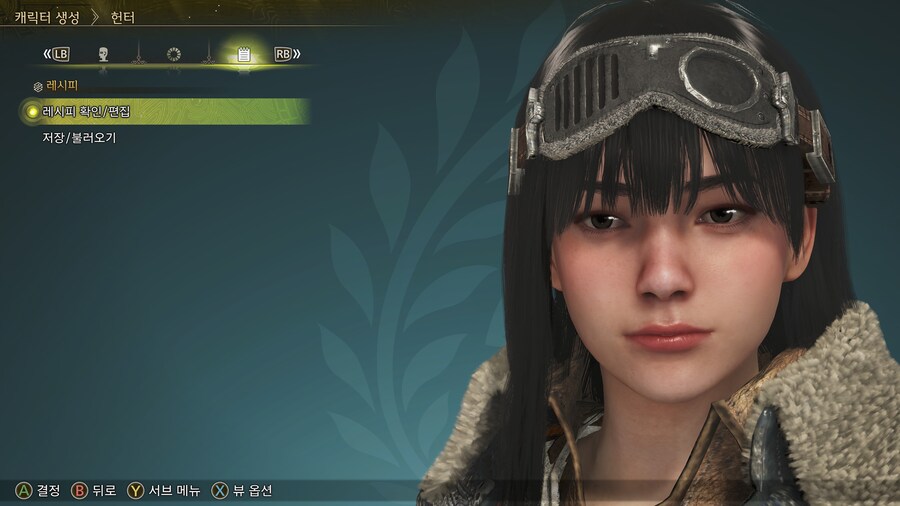Select the recipe notepad tab
Viewport: 900px width, 506px height.
[x=243, y=54]
